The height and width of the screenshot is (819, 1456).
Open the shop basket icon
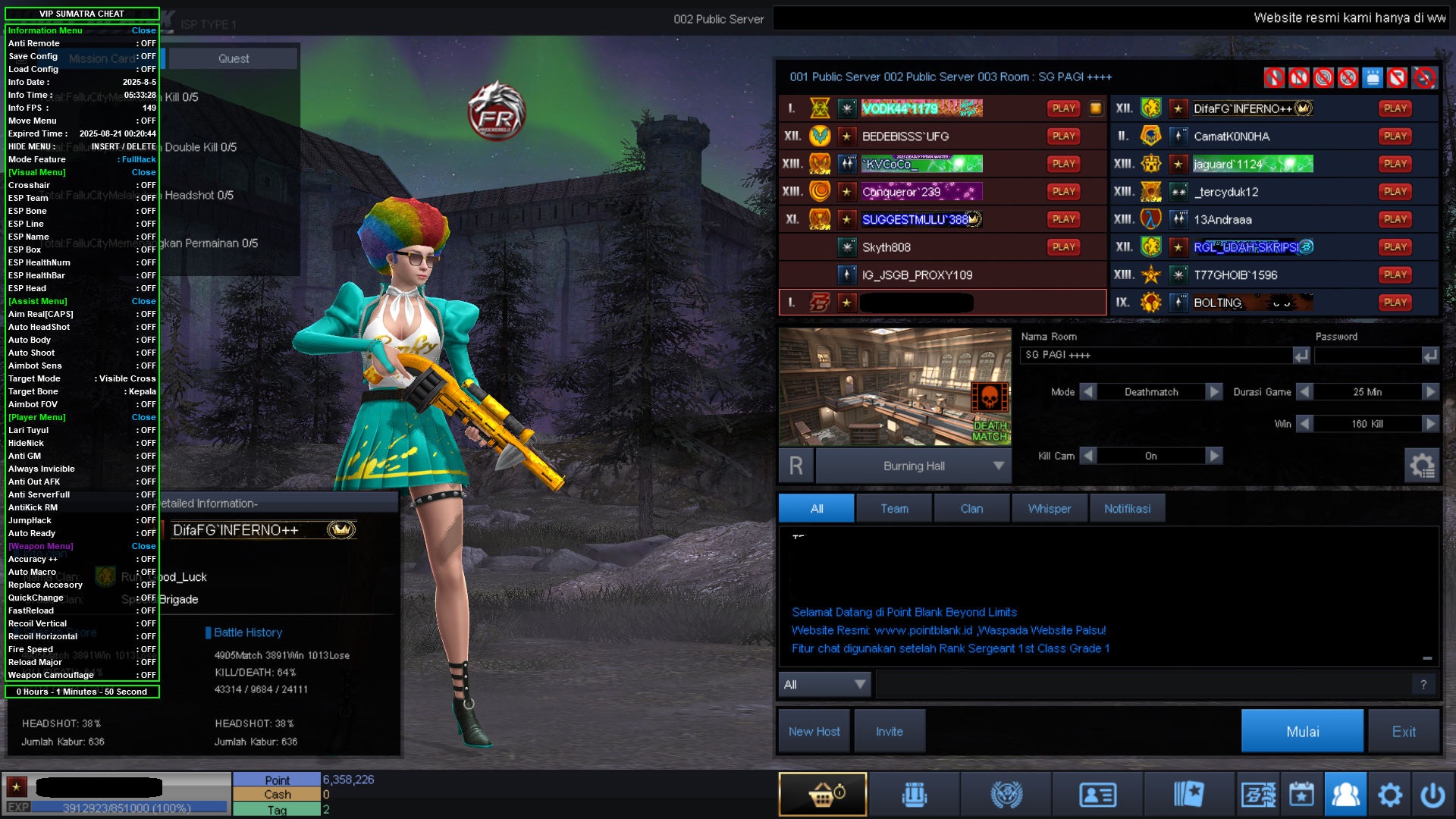click(822, 794)
